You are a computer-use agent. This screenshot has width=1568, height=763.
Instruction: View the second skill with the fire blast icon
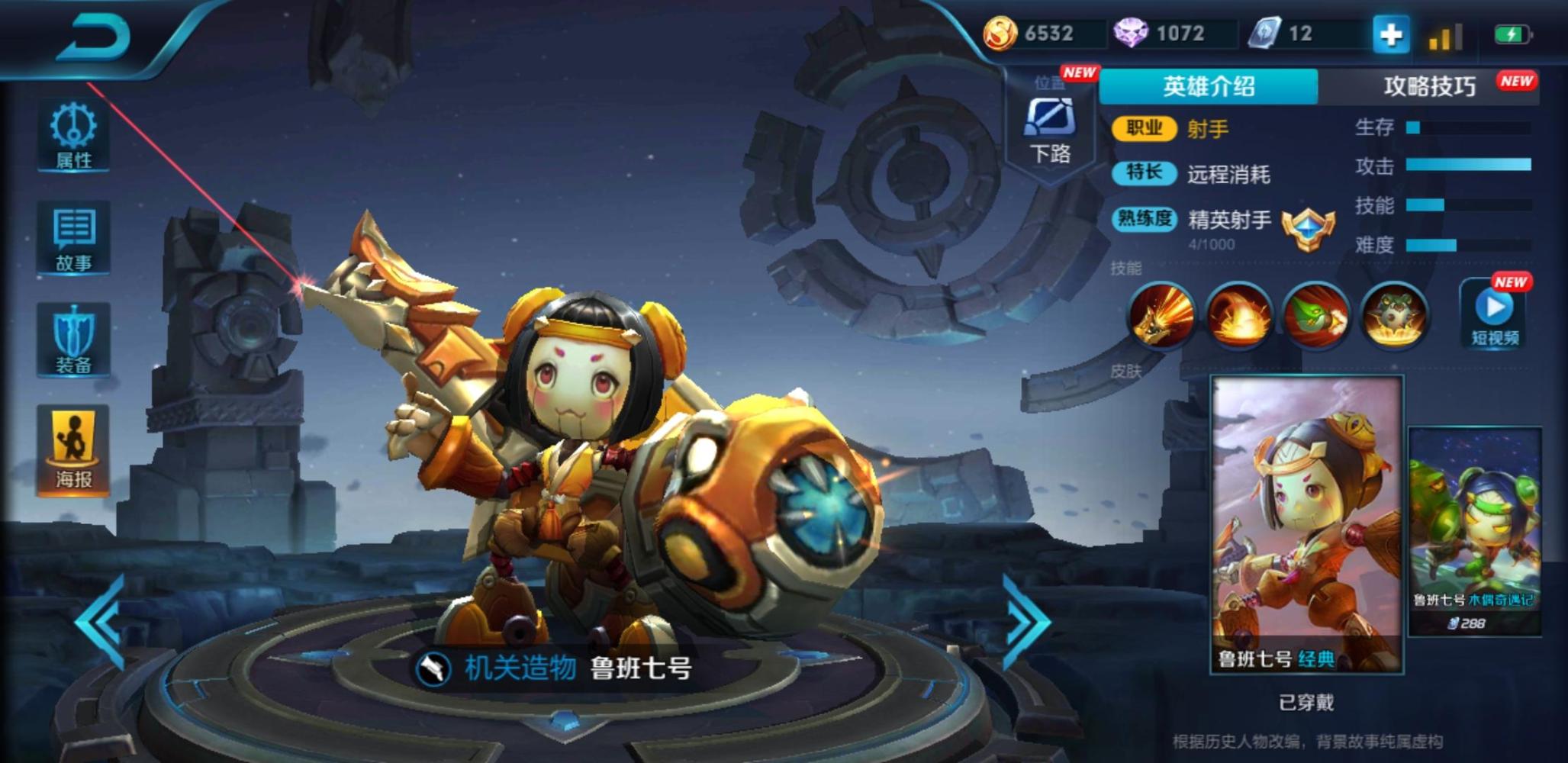pyautogui.click(x=1238, y=315)
